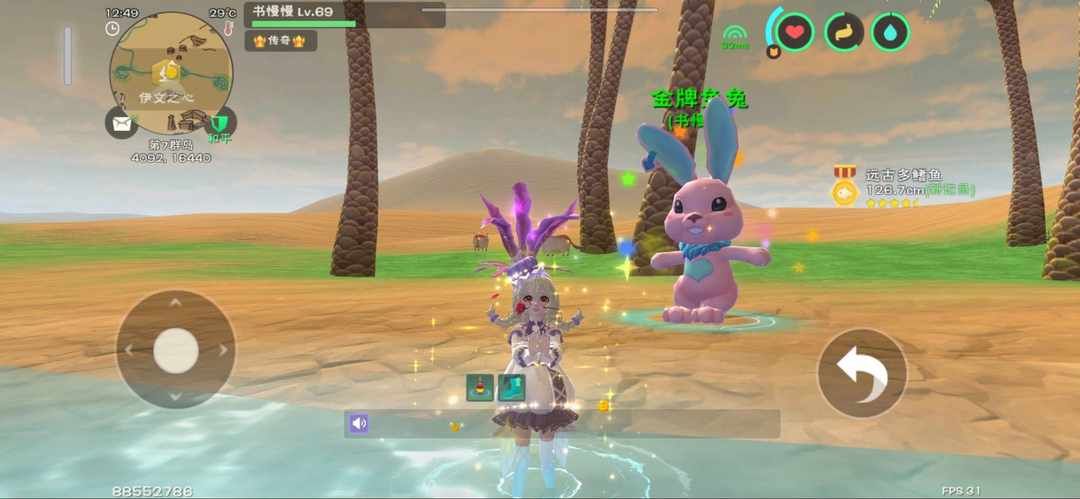
Task: Tap the virtual movement joystick
Action: click(x=176, y=349)
